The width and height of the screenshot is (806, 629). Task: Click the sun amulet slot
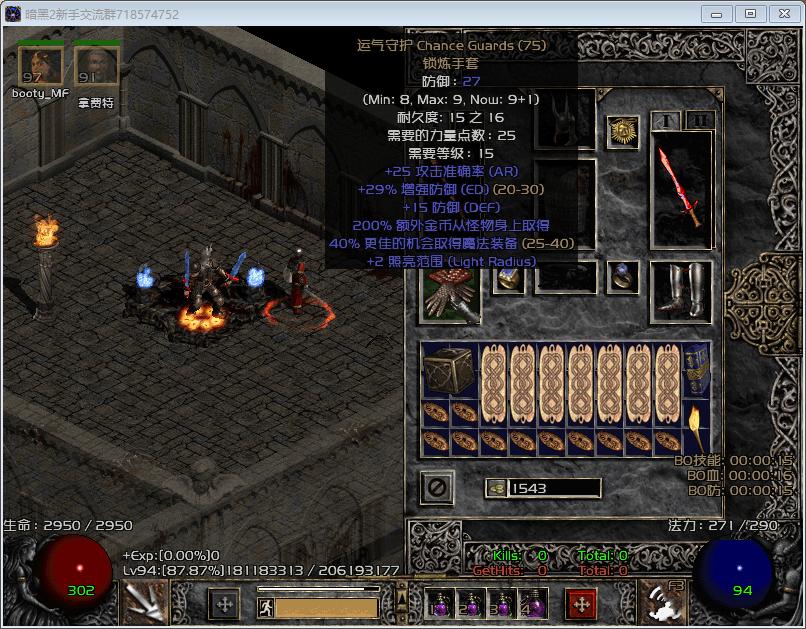pyautogui.click(x=623, y=133)
